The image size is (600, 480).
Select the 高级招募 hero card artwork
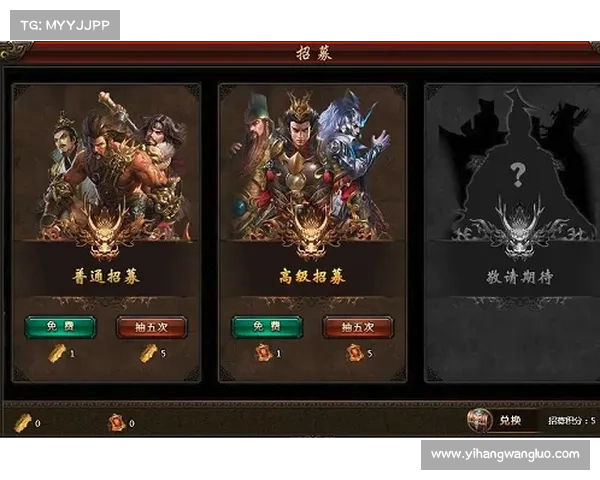pos(312,170)
